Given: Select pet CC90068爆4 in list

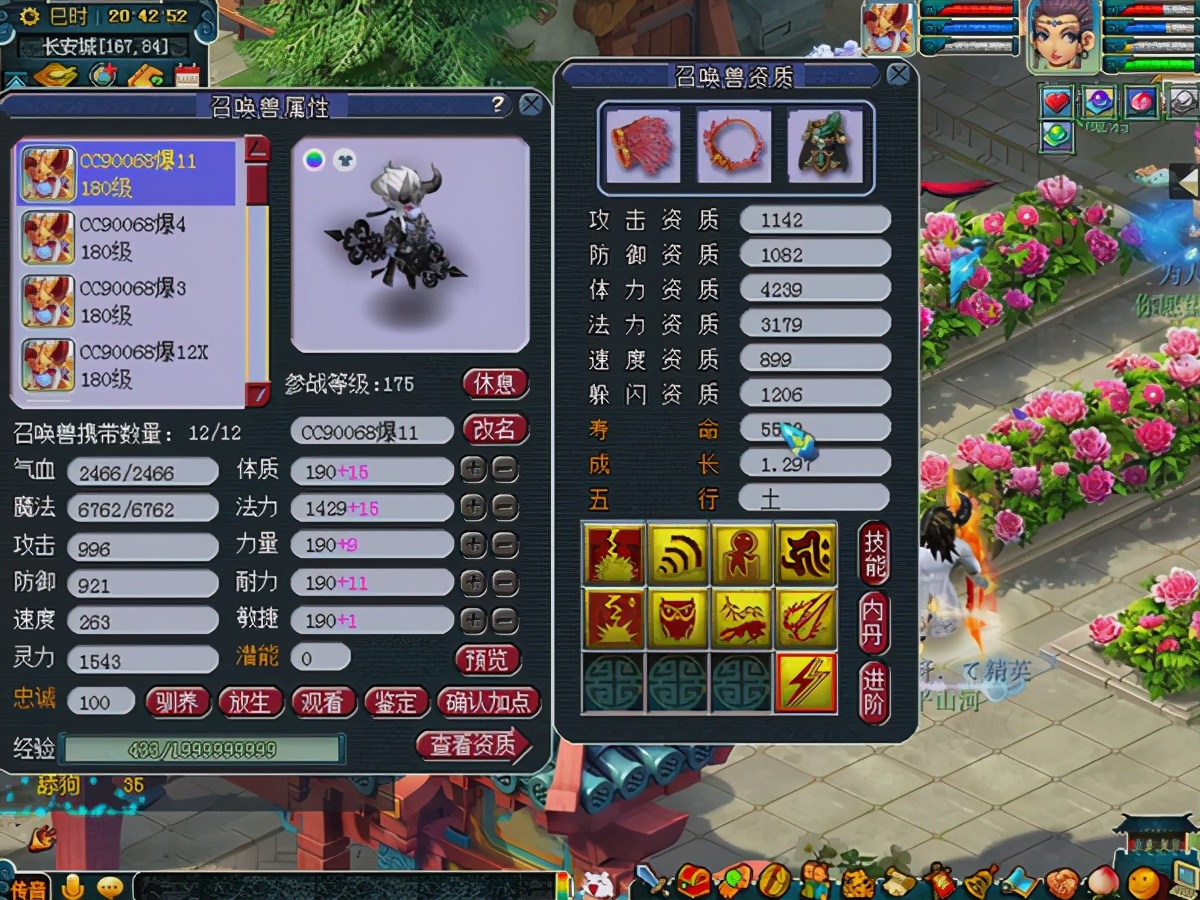Looking at the screenshot, I should click(x=128, y=238).
